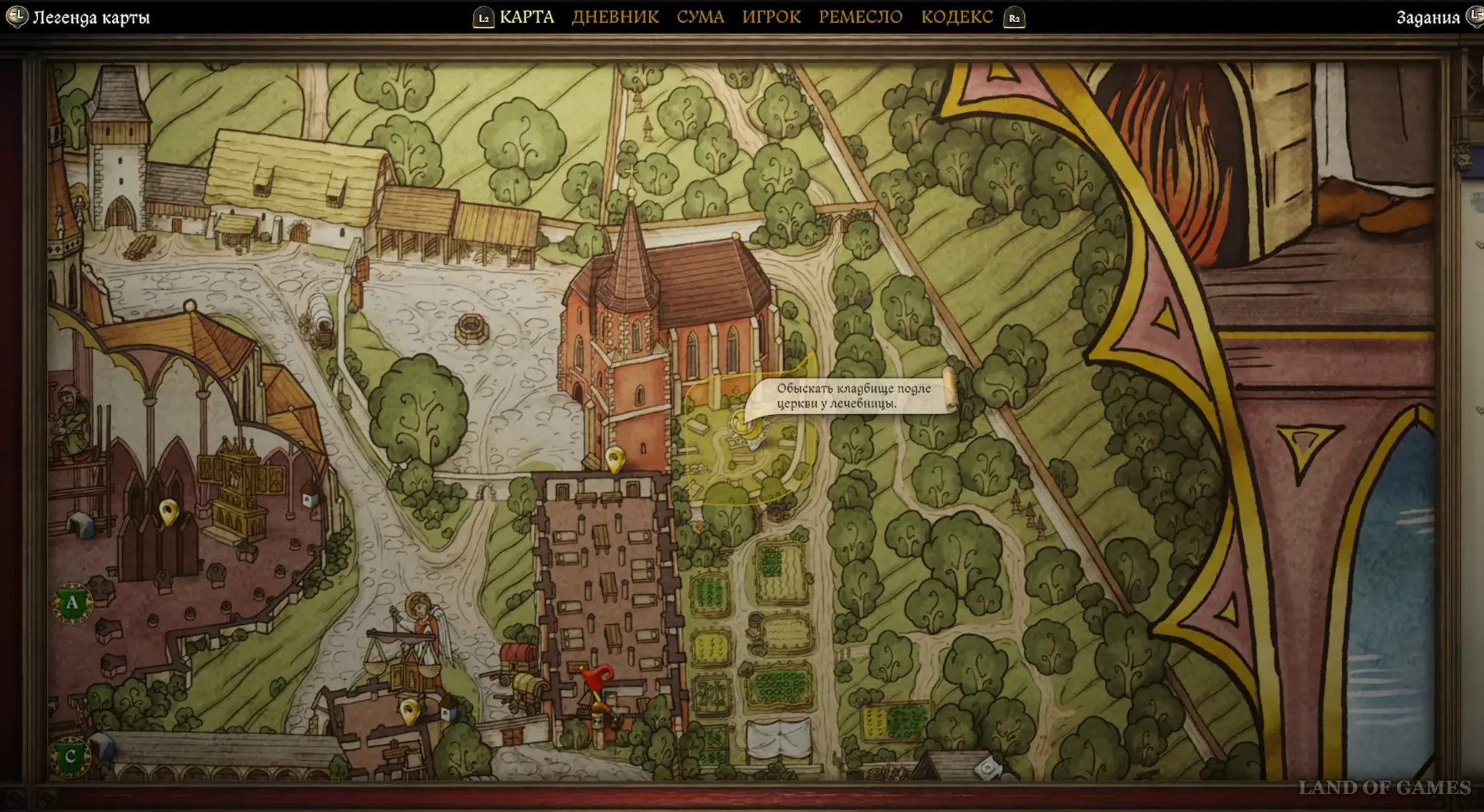Open the Кодекс tab

pyautogui.click(x=956, y=17)
